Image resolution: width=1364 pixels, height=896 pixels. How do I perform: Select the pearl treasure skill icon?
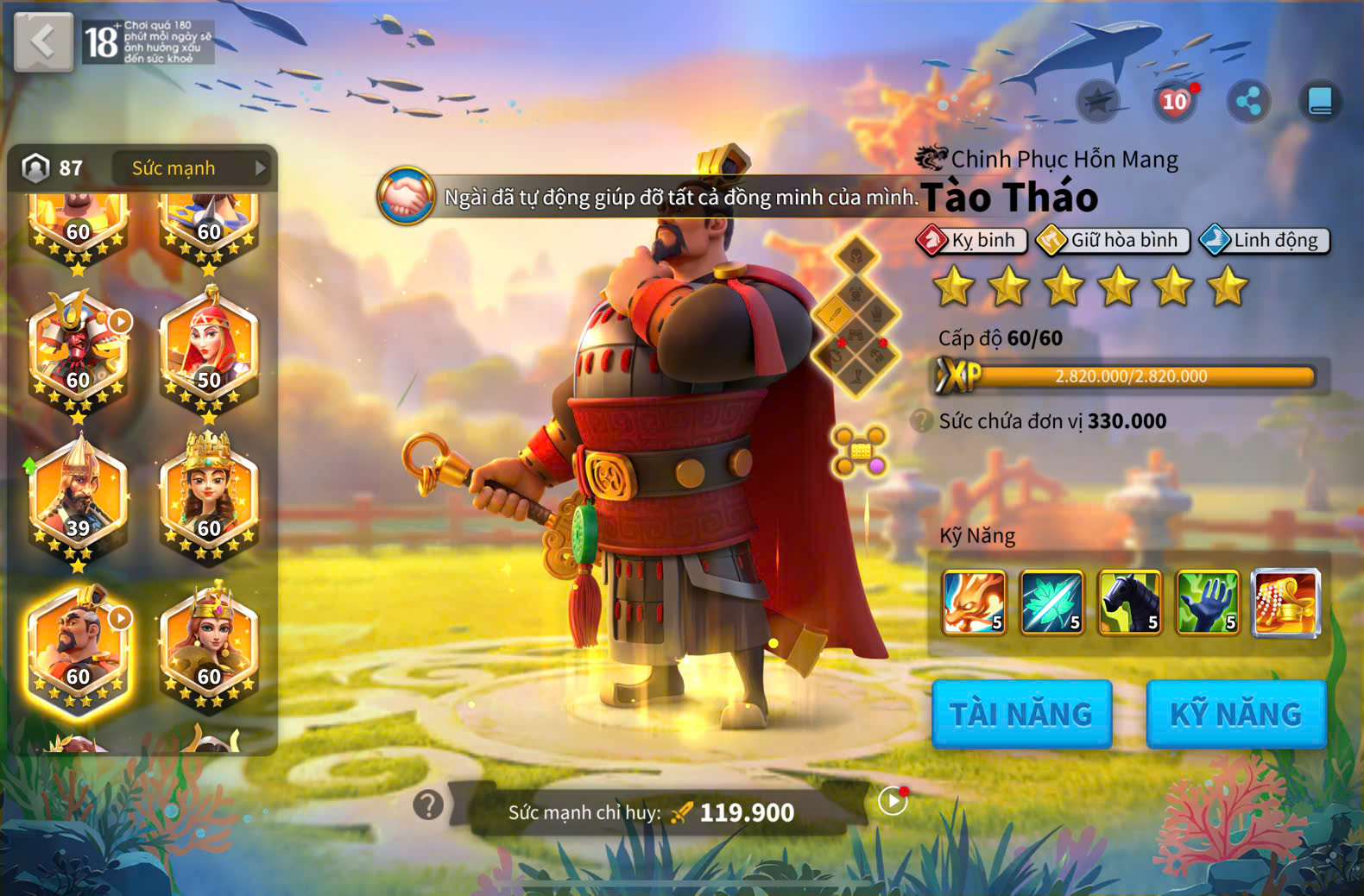[1285, 603]
